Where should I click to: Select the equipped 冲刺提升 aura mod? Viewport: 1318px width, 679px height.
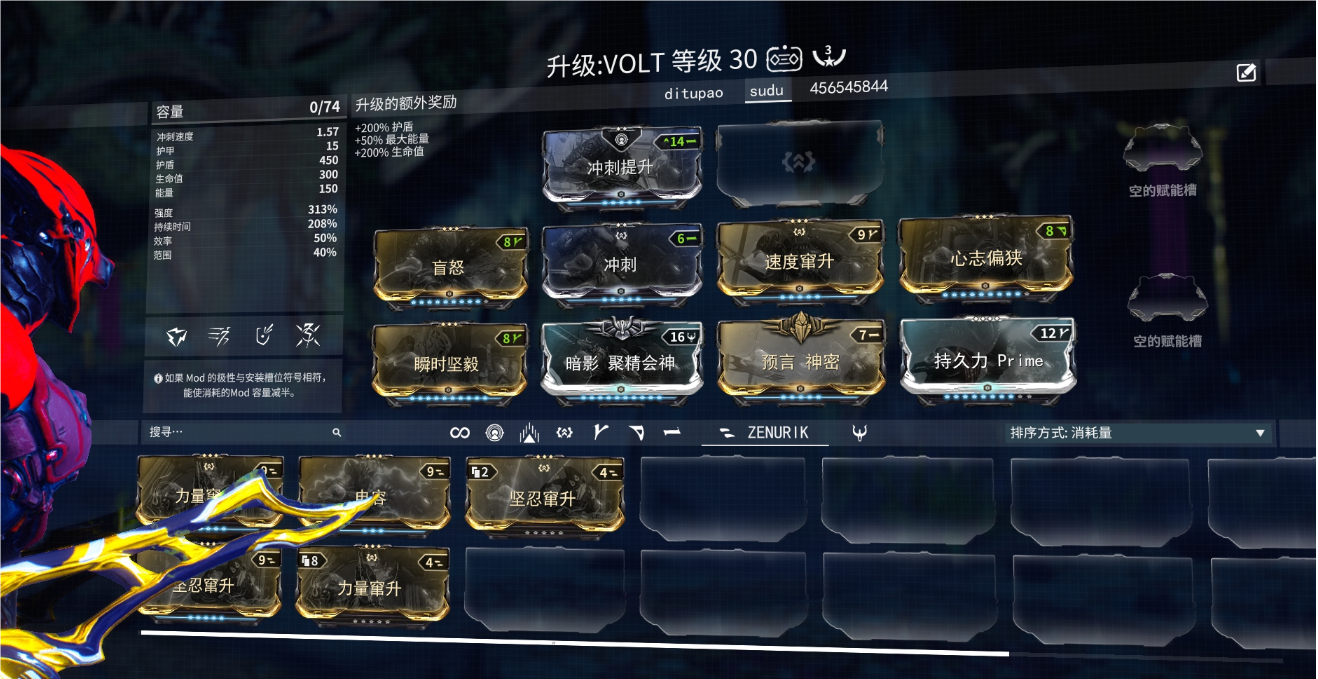pyautogui.click(x=621, y=167)
